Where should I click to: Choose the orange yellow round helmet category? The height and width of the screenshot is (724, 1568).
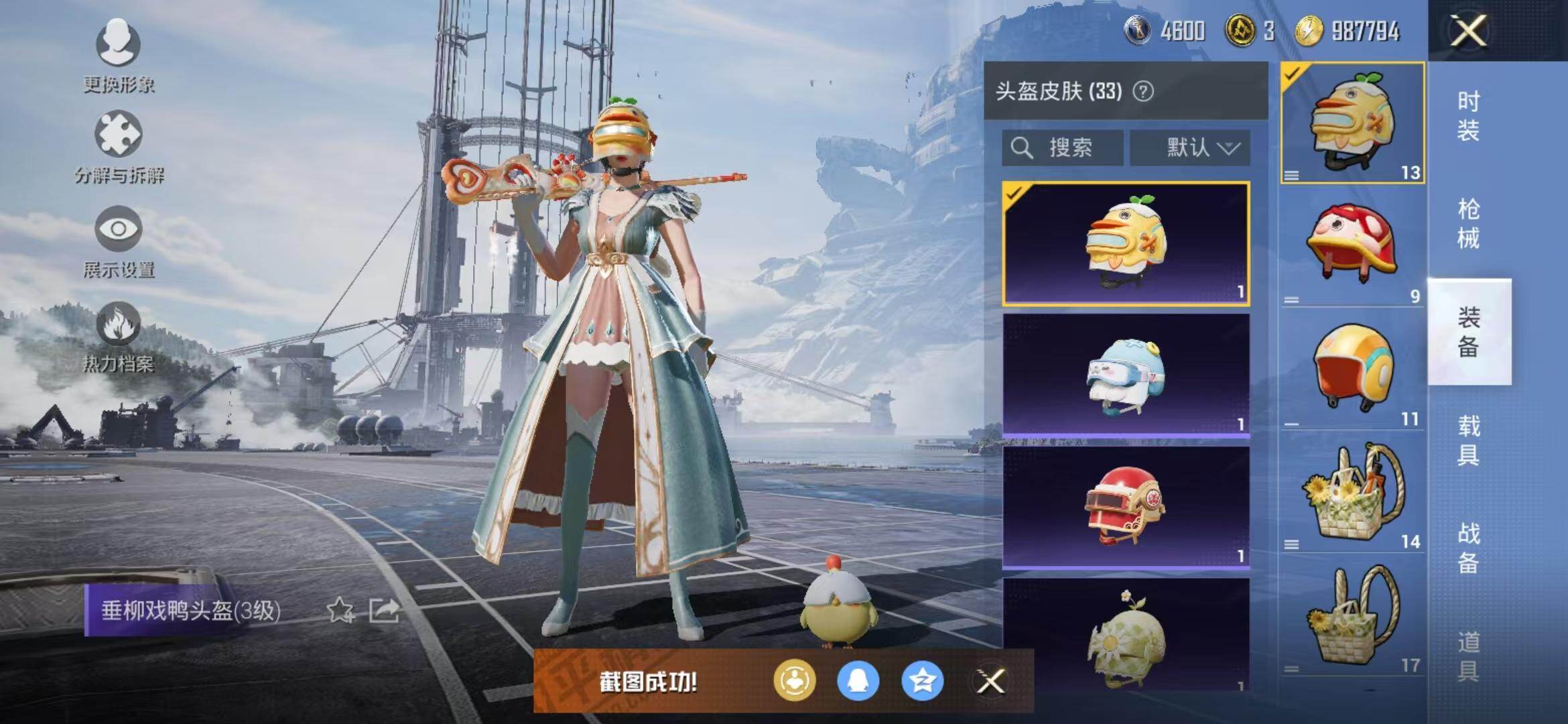[x=1352, y=367]
